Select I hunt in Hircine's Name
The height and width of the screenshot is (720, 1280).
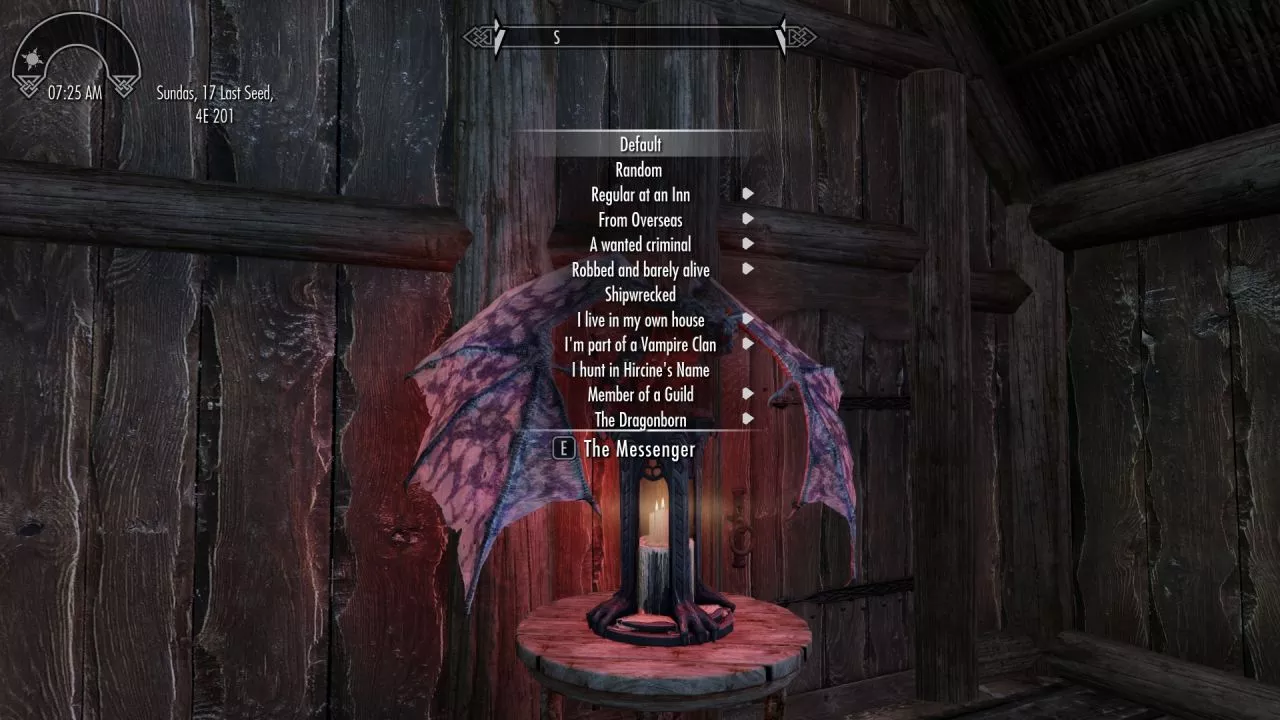point(640,370)
